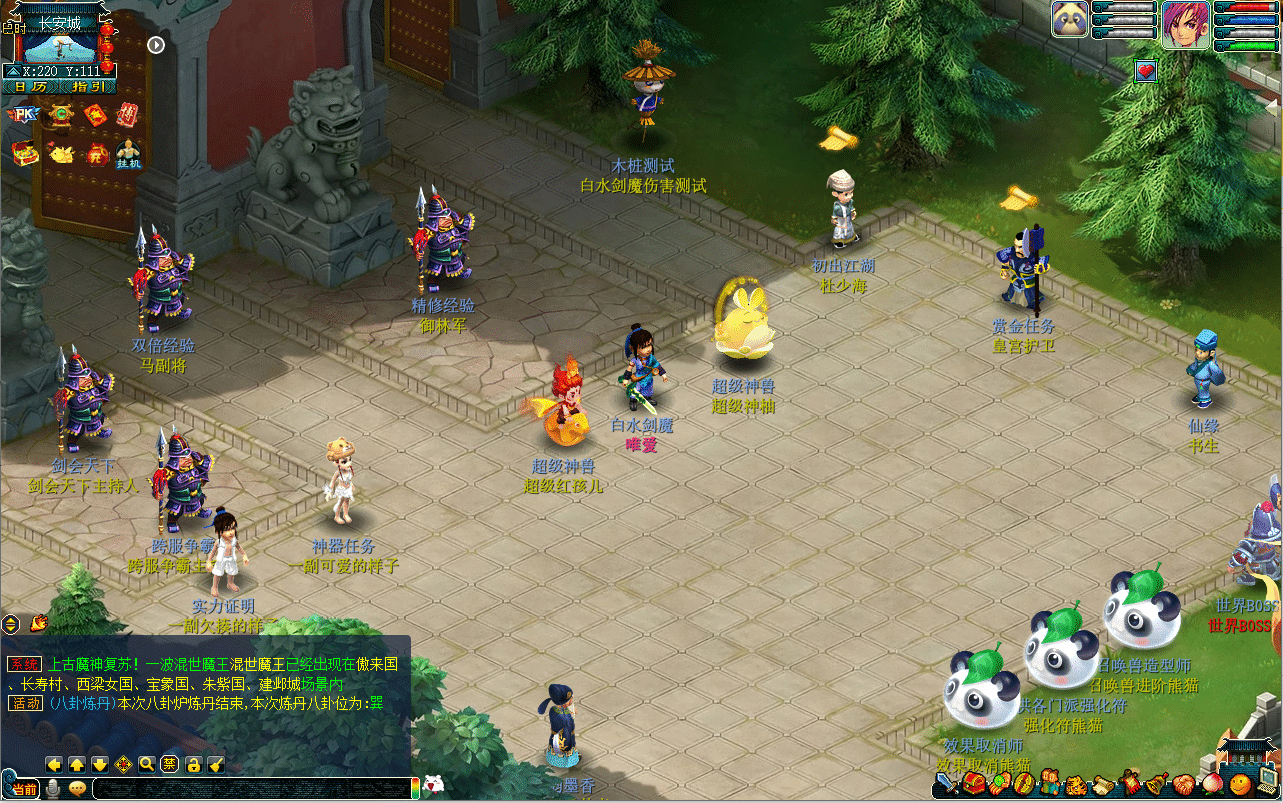Expand the round arrow button beside minimap
Screen dimensions: 1283x803
(156, 44)
